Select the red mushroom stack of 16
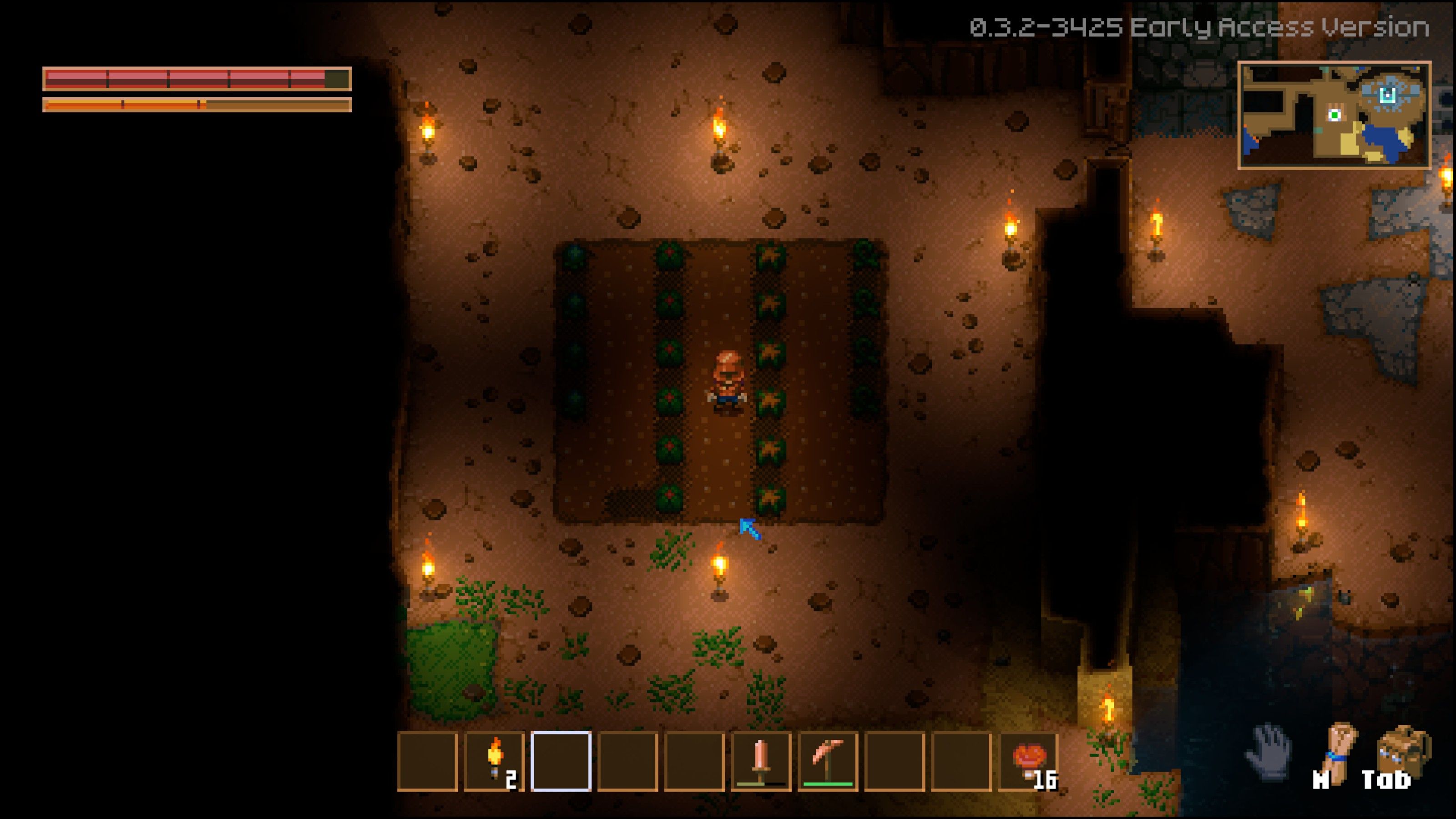This screenshot has width=1456, height=819. pyautogui.click(x=1028, y=761)
